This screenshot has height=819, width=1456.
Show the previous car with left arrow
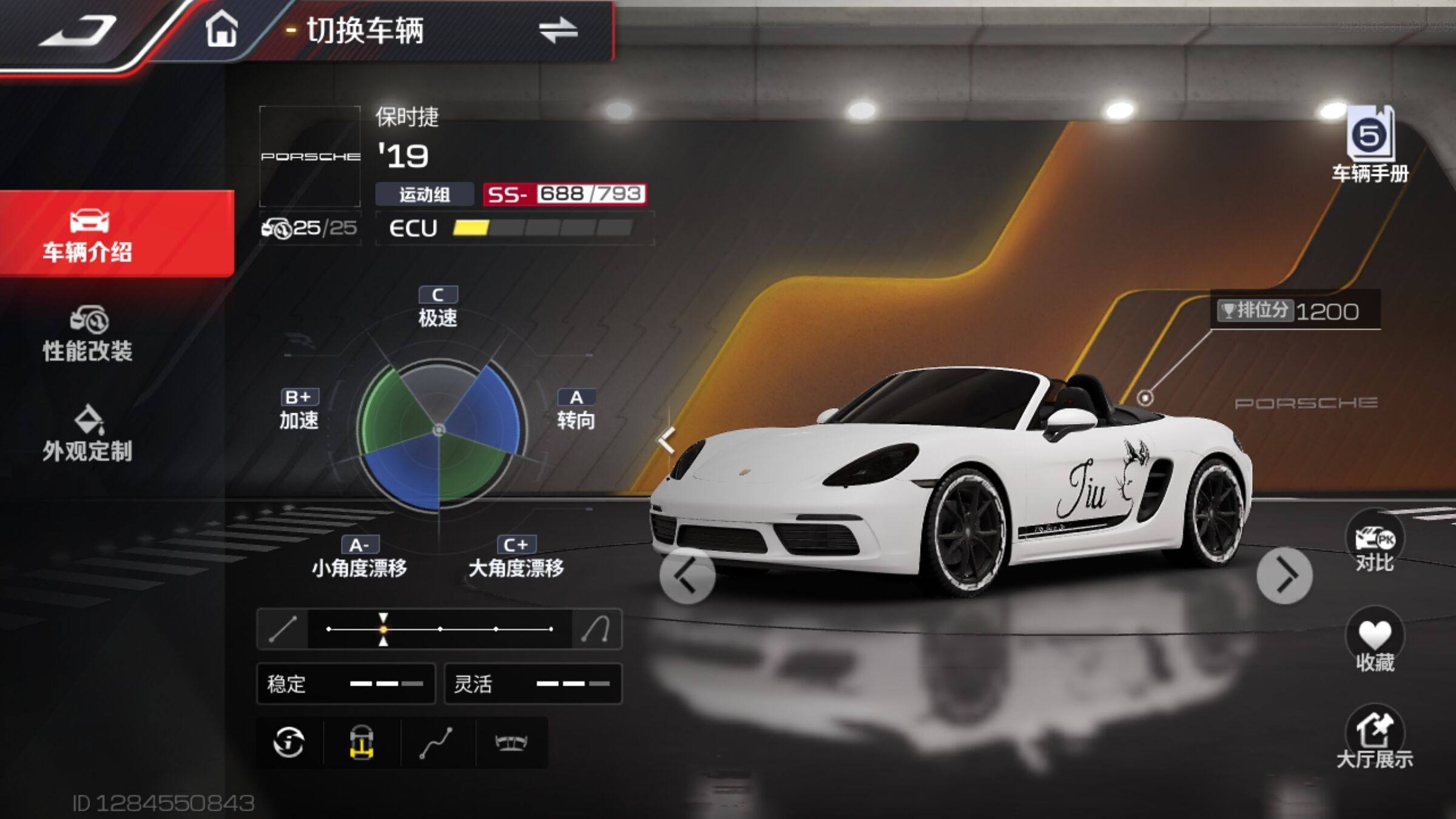click(687, 576)
